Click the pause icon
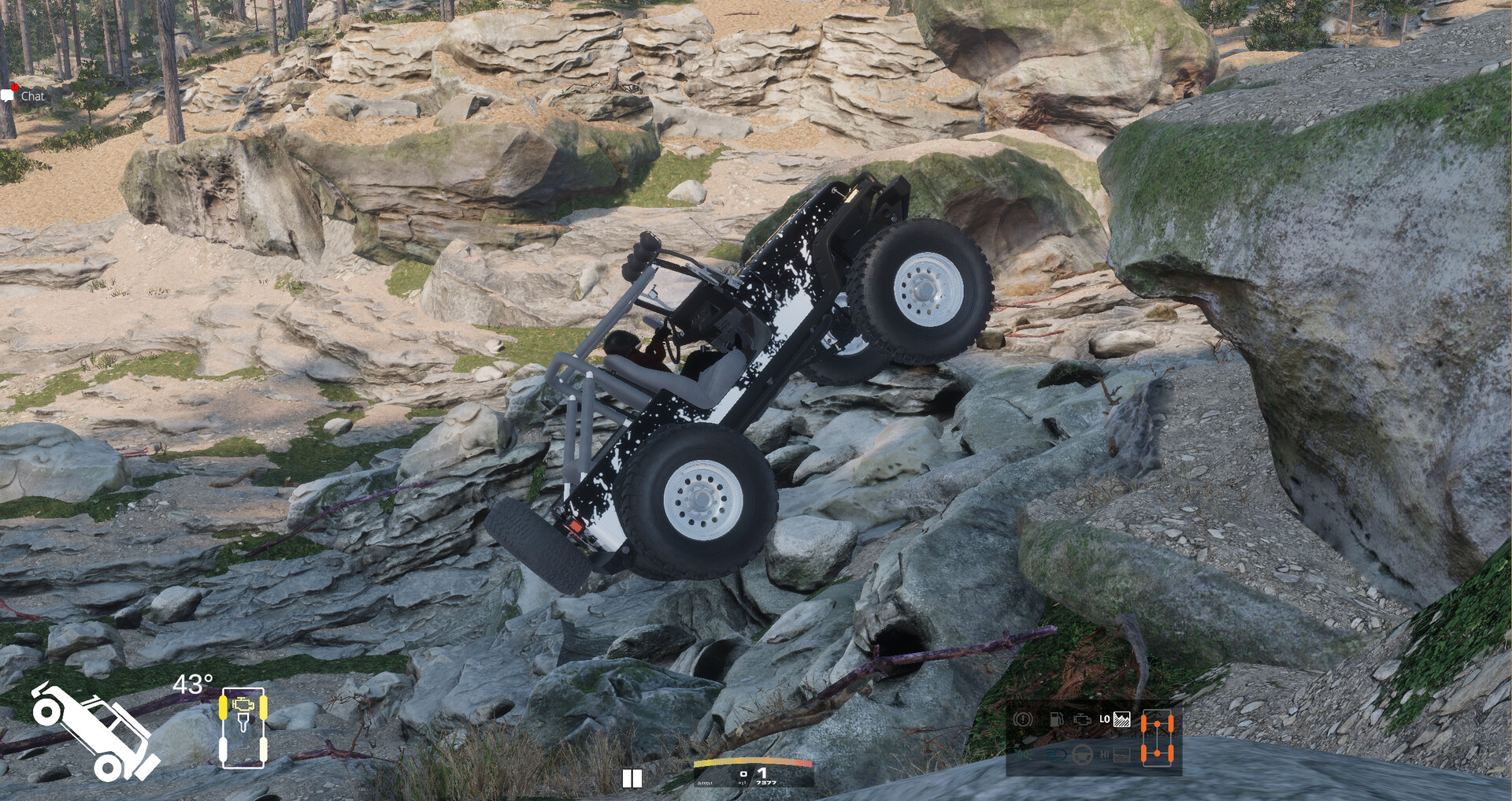This screenshot has width=1512, height=801. pyautogui.click(x=632, y=778)
